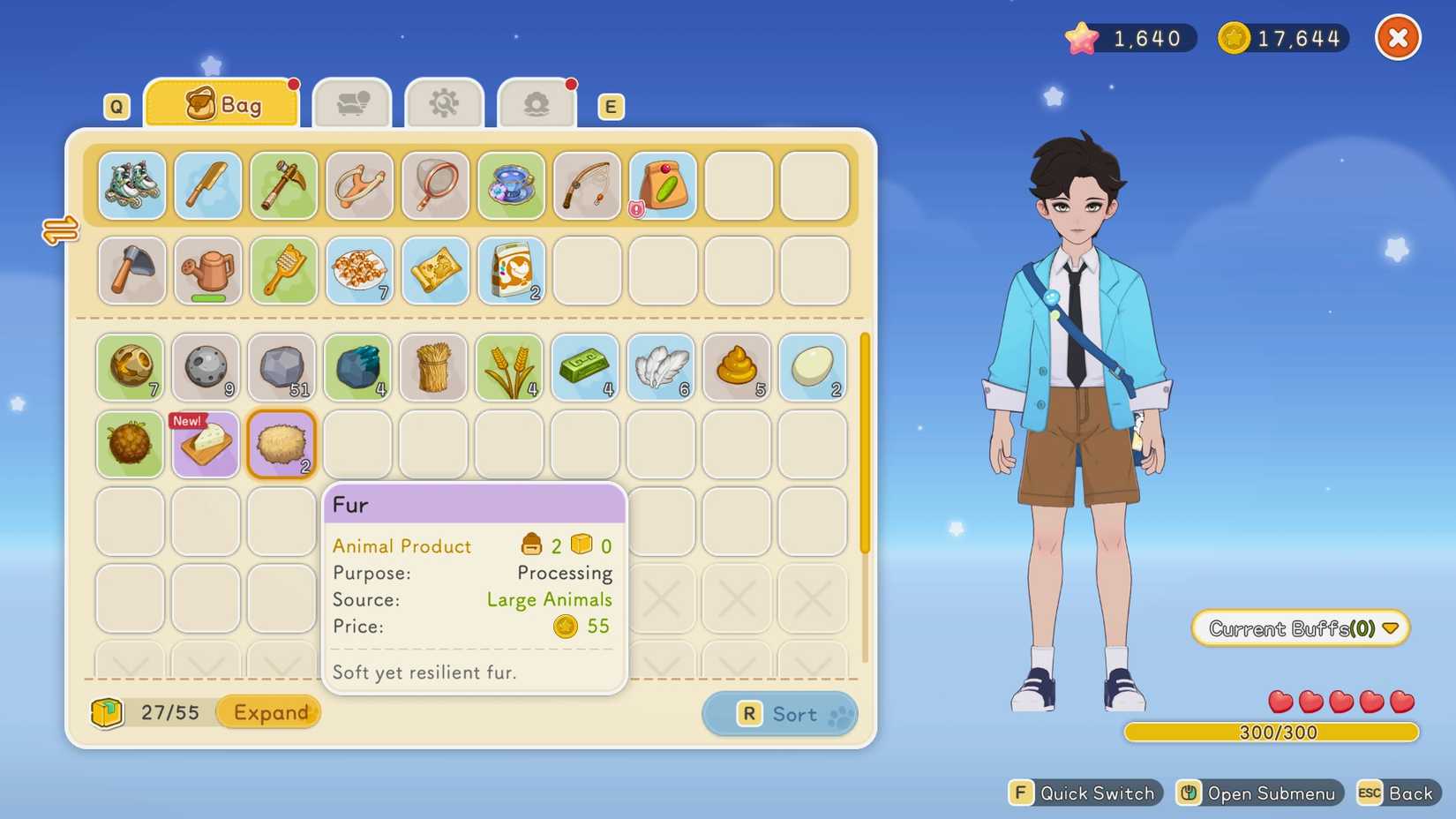Select the fishing rod
This screenshot has height=819, width=1456.
click(x=587, y=185)
